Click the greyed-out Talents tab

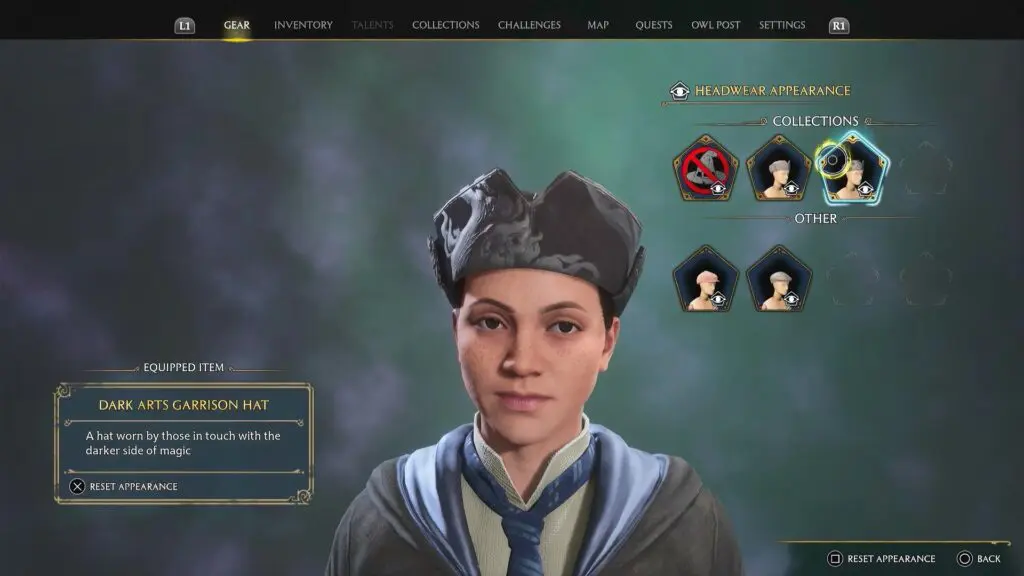pos(373,25)
